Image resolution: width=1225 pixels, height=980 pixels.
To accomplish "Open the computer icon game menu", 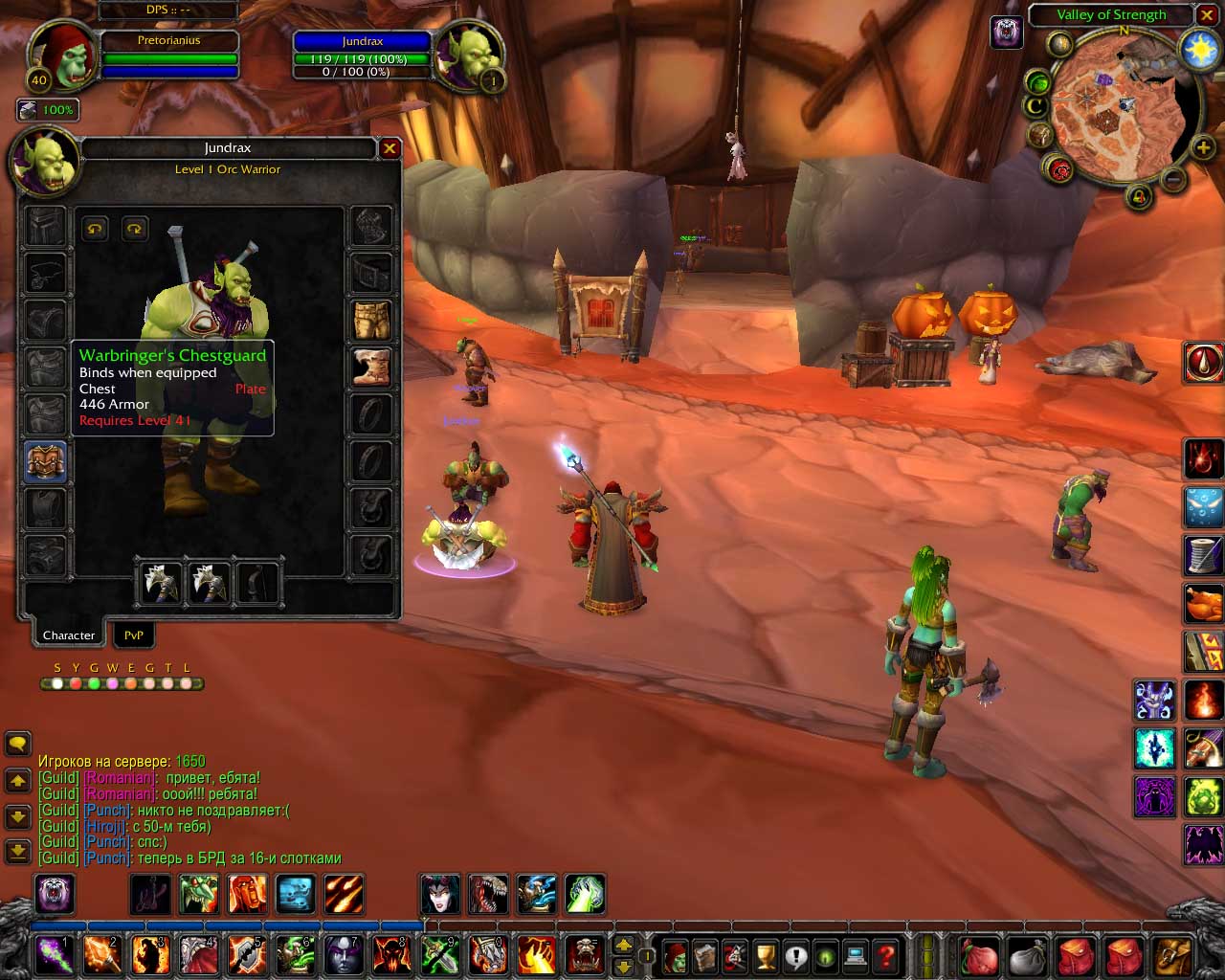I will pos(856,956).
